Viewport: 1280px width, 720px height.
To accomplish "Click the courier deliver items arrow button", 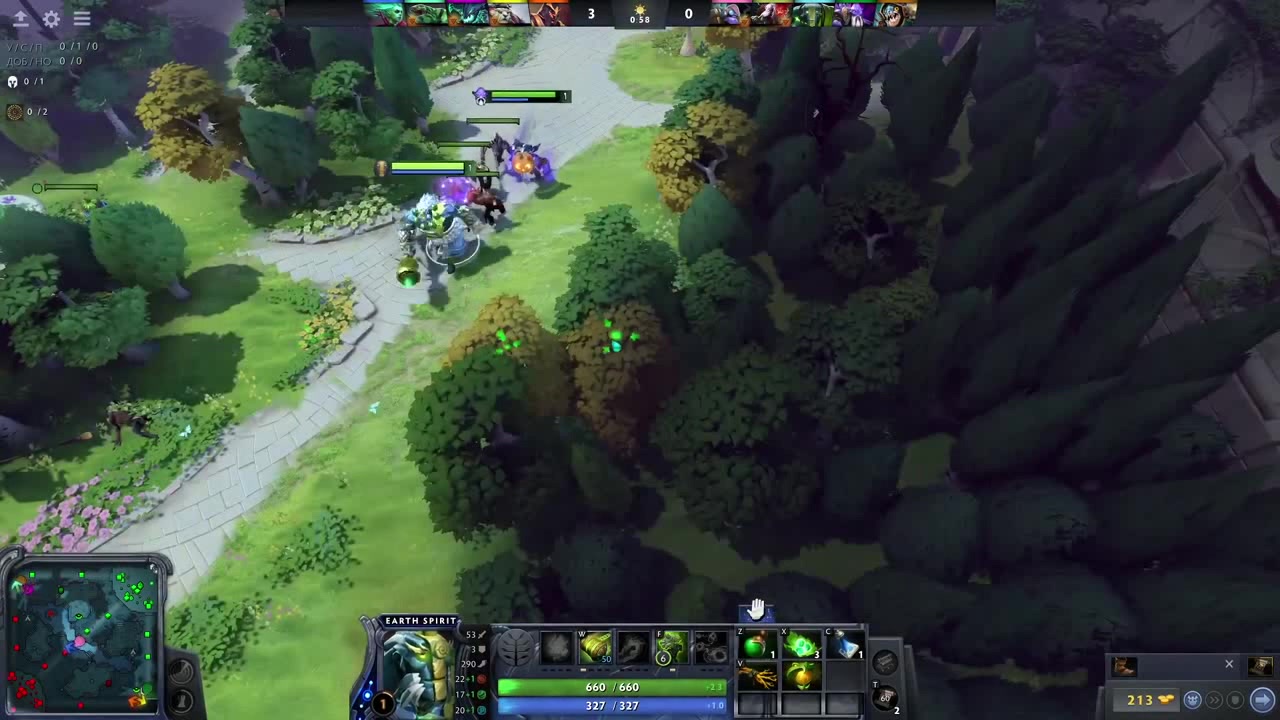I will (1262, 699).
